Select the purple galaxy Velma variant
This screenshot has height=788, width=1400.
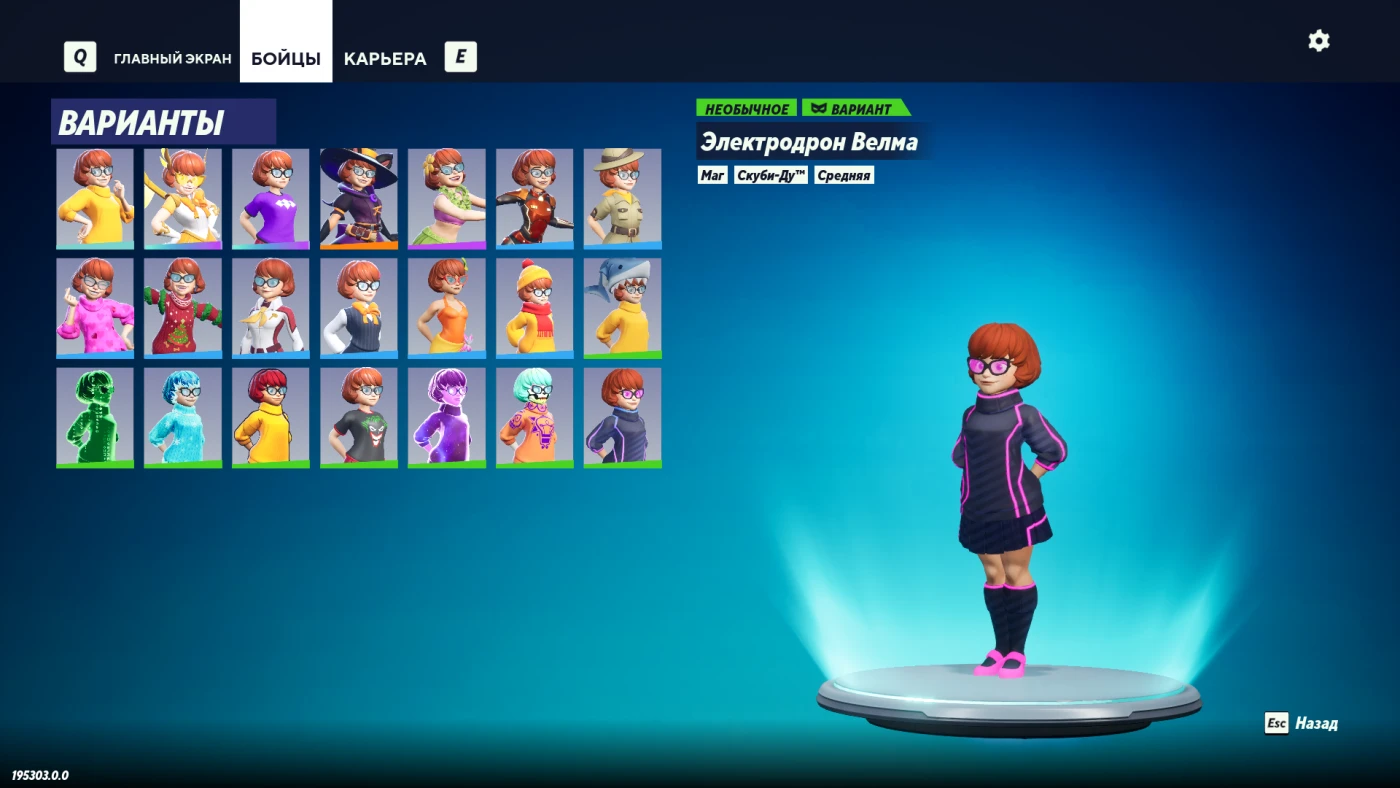coord(447,417)
